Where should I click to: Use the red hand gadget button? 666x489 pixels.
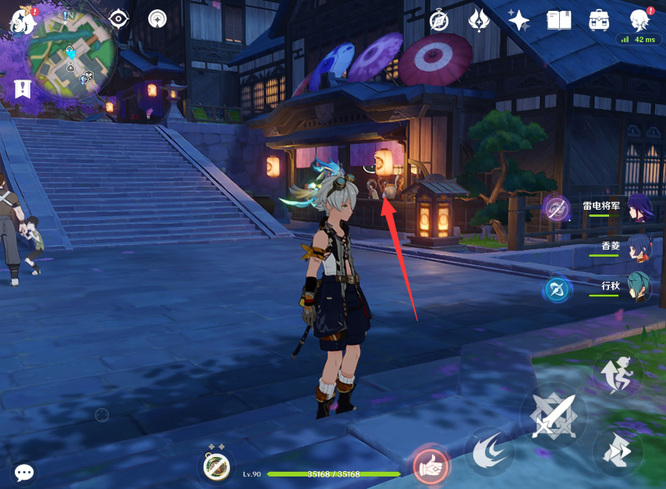(430, 465)
